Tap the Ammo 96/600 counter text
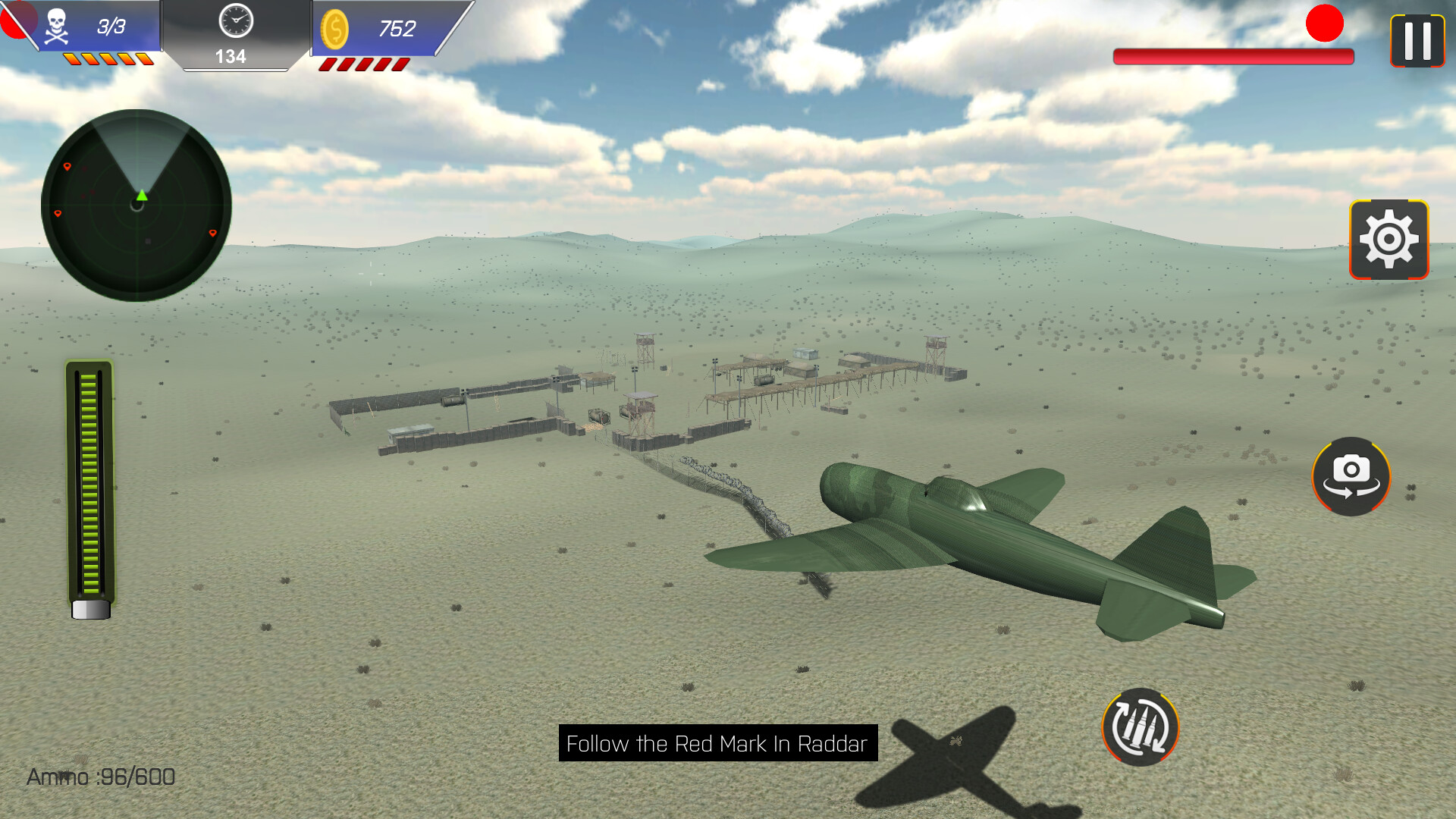Image resolution: width=1456 pixels, height=819 pixels. tap(100, 777)
